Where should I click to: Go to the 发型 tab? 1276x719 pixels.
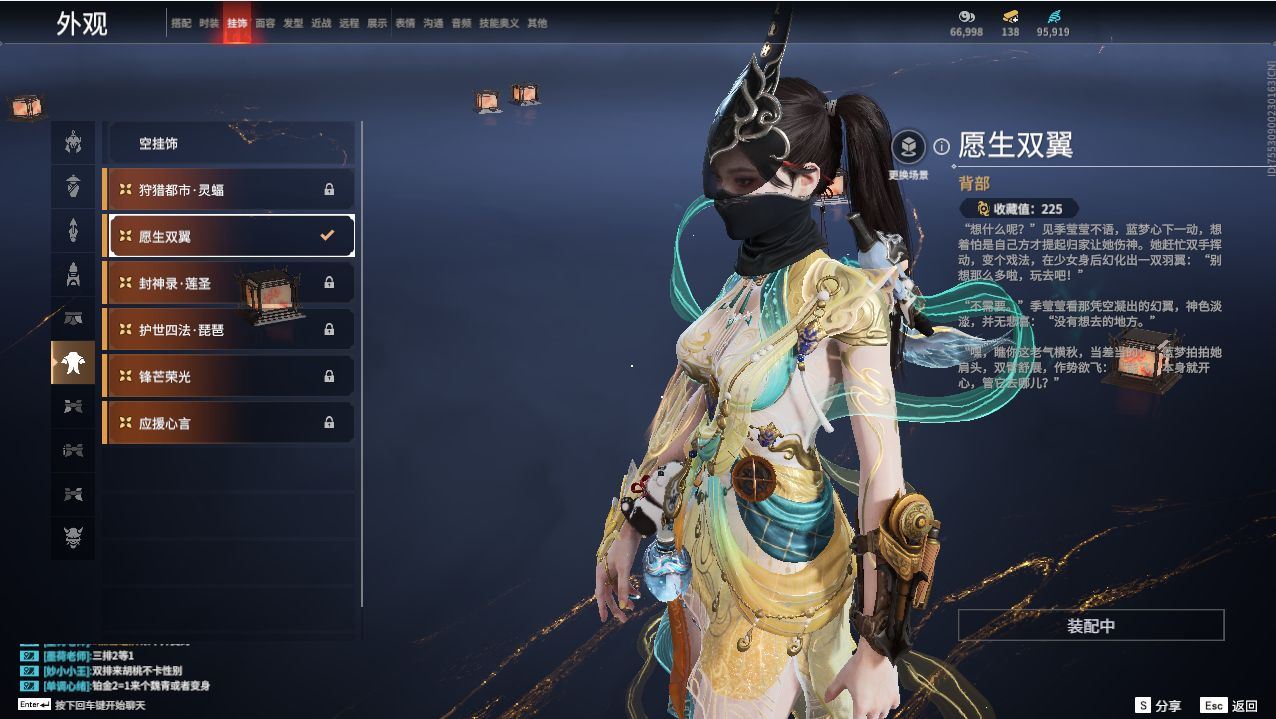[x=293, y=23]
